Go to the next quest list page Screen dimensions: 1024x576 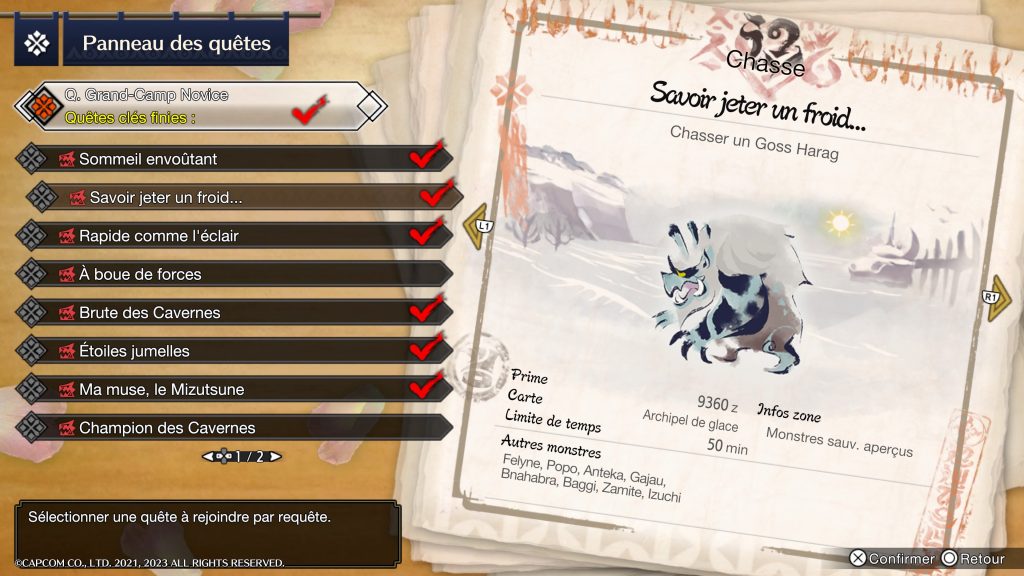274,457
